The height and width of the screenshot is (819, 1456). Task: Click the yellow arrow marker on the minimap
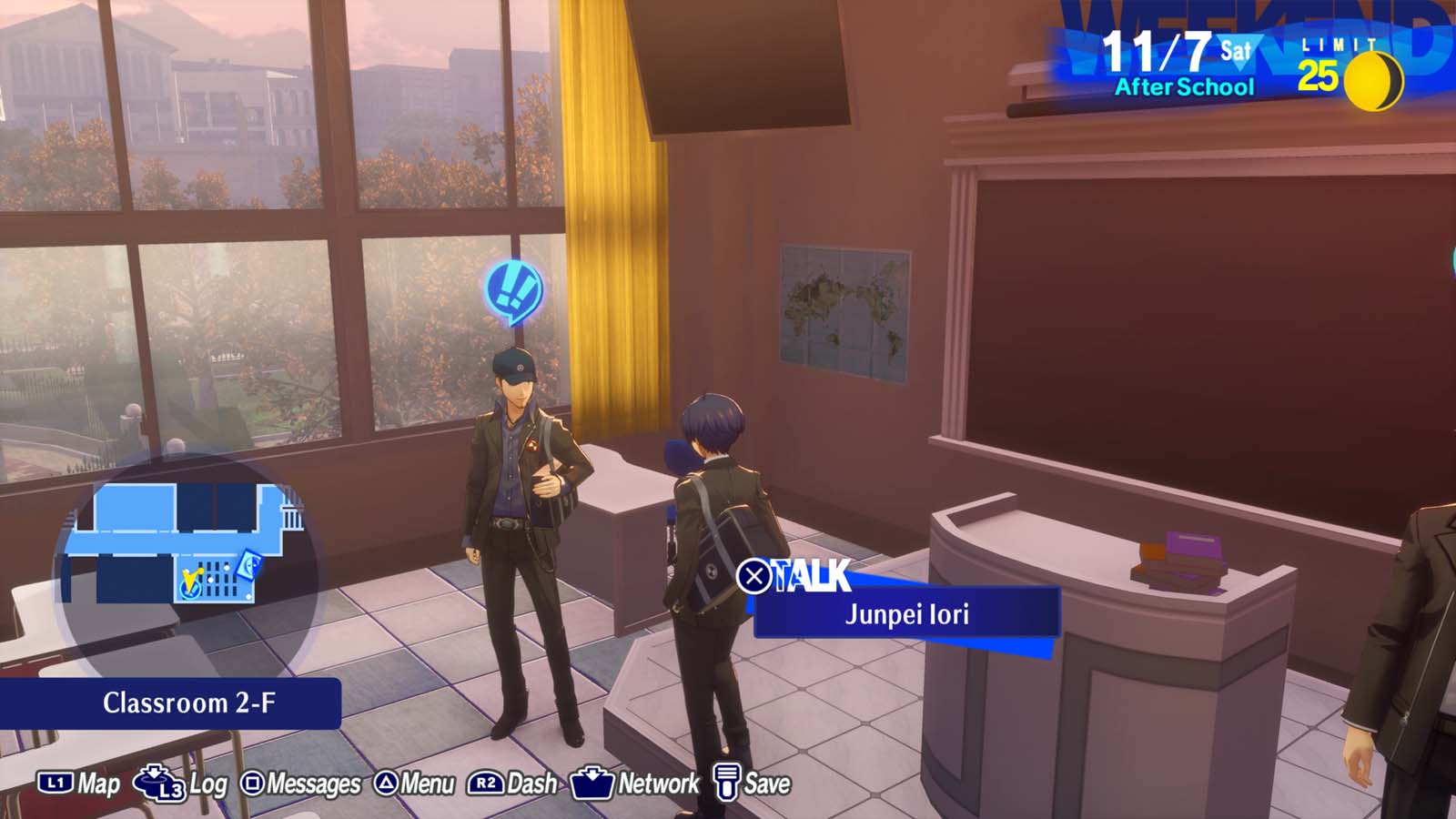tap(192, 578)
